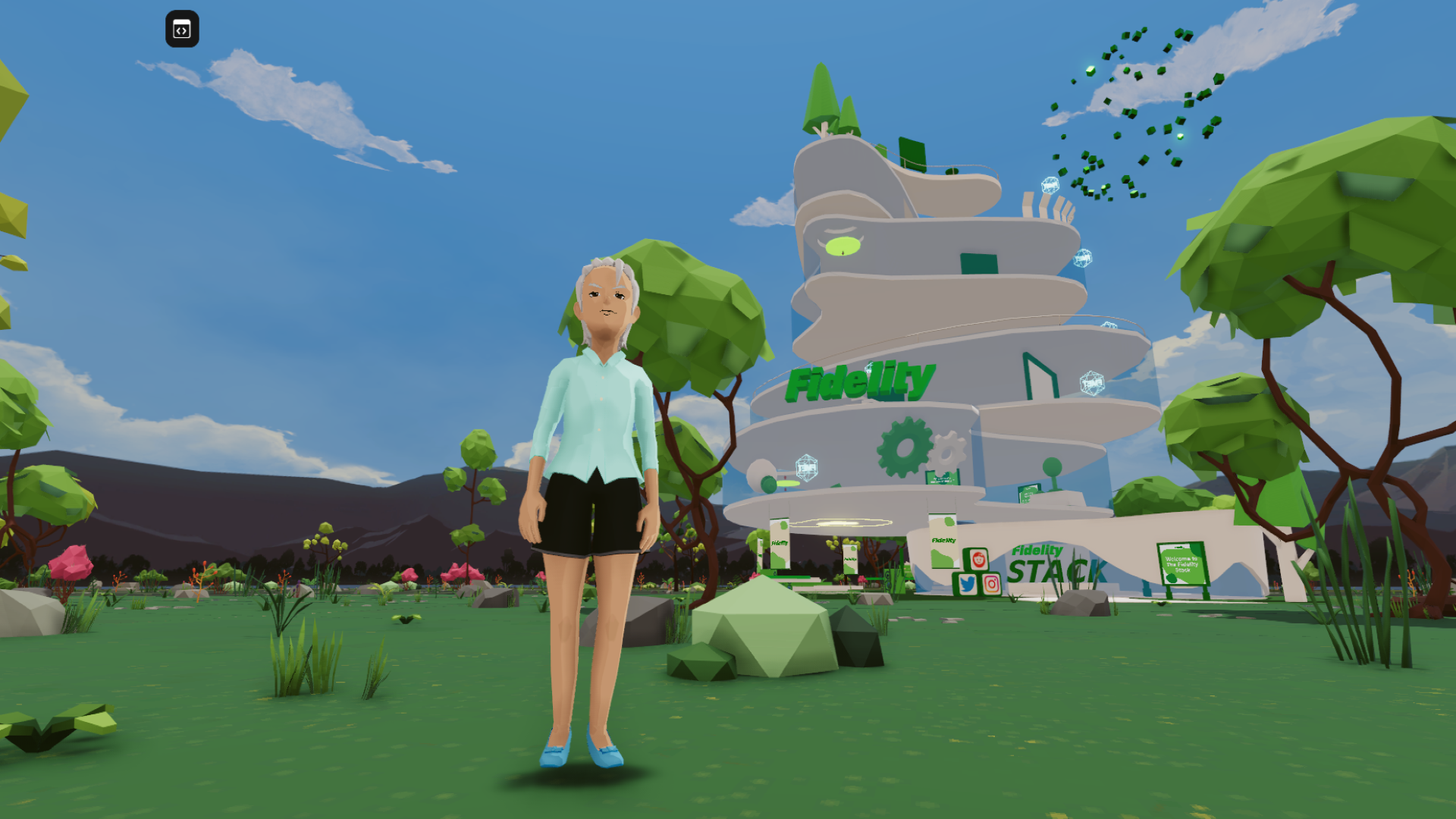Screen dimensions: 1456x819
Task: Open the code window icon button
Action: 182,30
